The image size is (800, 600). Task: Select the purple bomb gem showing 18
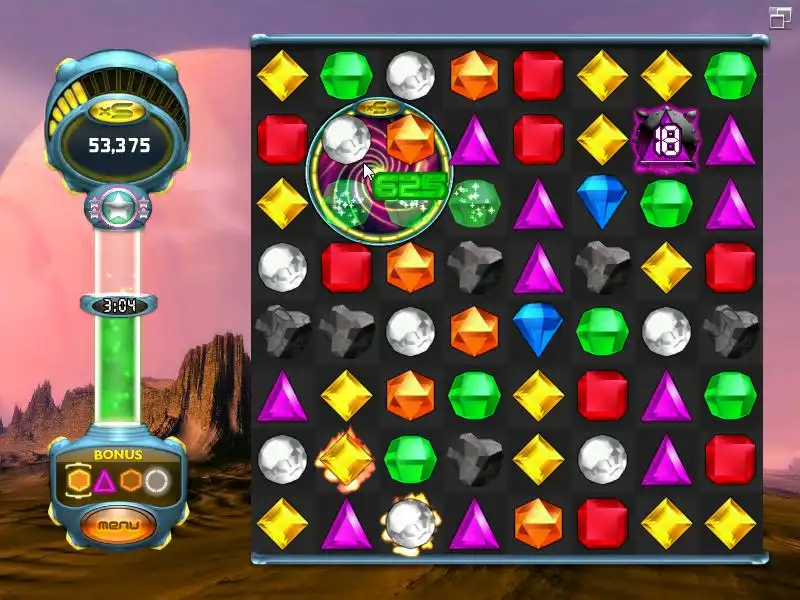(666, 140)
